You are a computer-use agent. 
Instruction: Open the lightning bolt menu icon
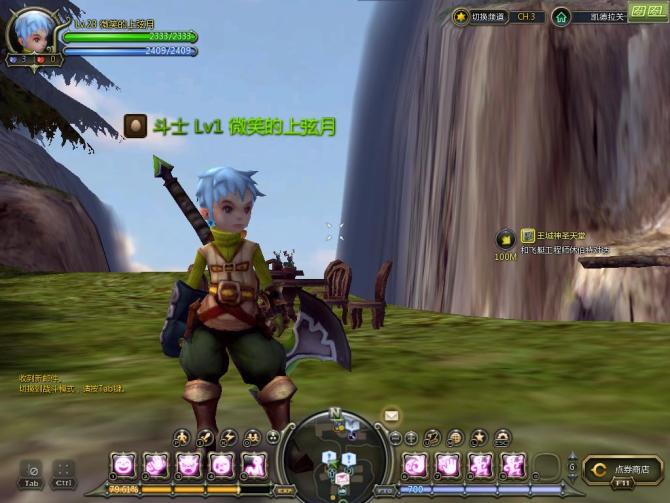228,437
